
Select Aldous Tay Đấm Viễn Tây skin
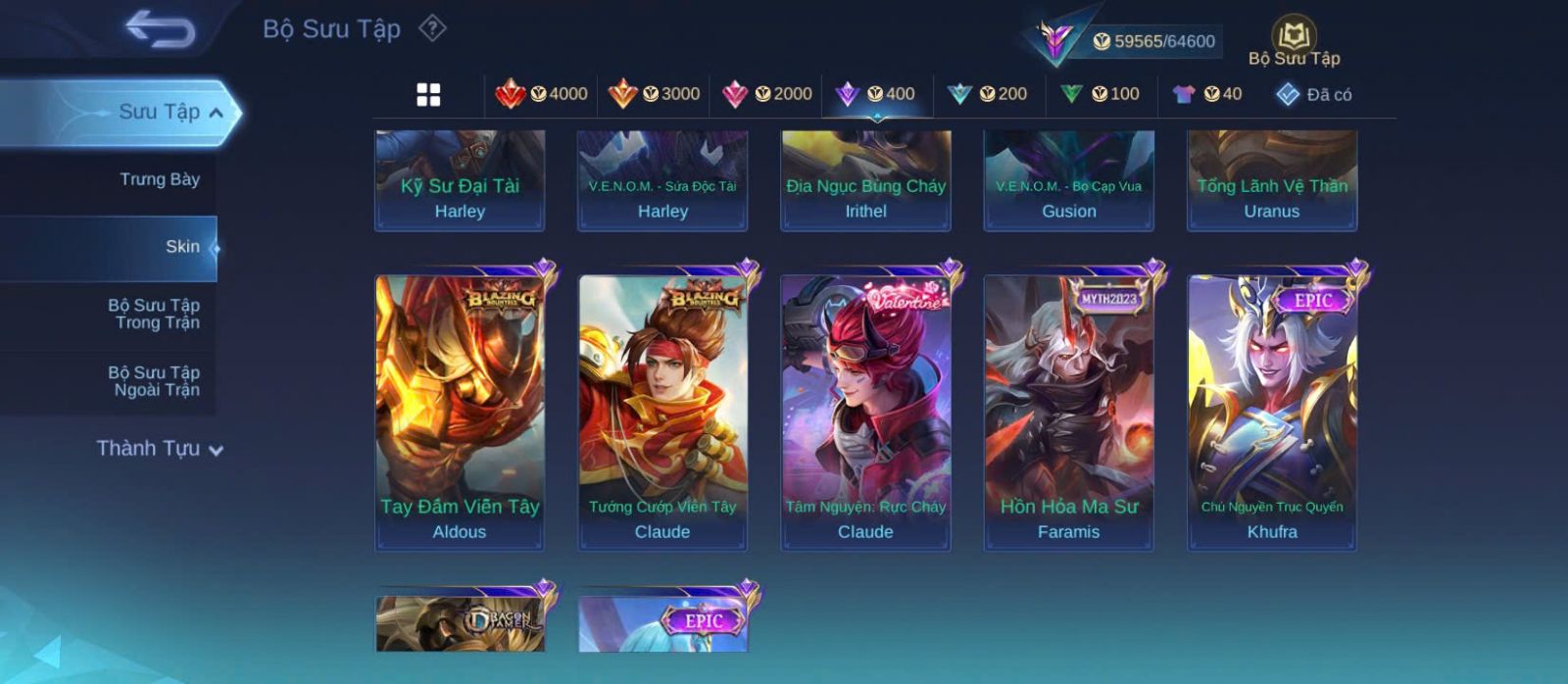pyautogui.click(x=460, y=412)
